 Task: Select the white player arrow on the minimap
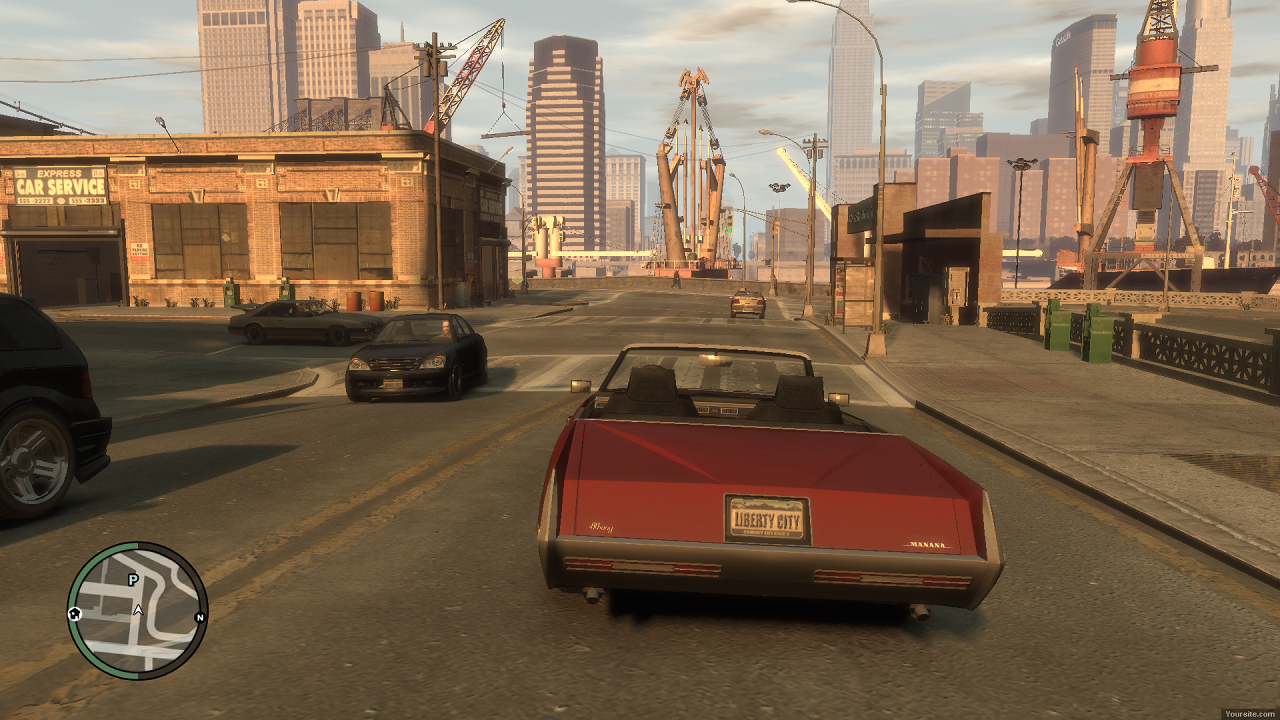click(x=138, y=608)
